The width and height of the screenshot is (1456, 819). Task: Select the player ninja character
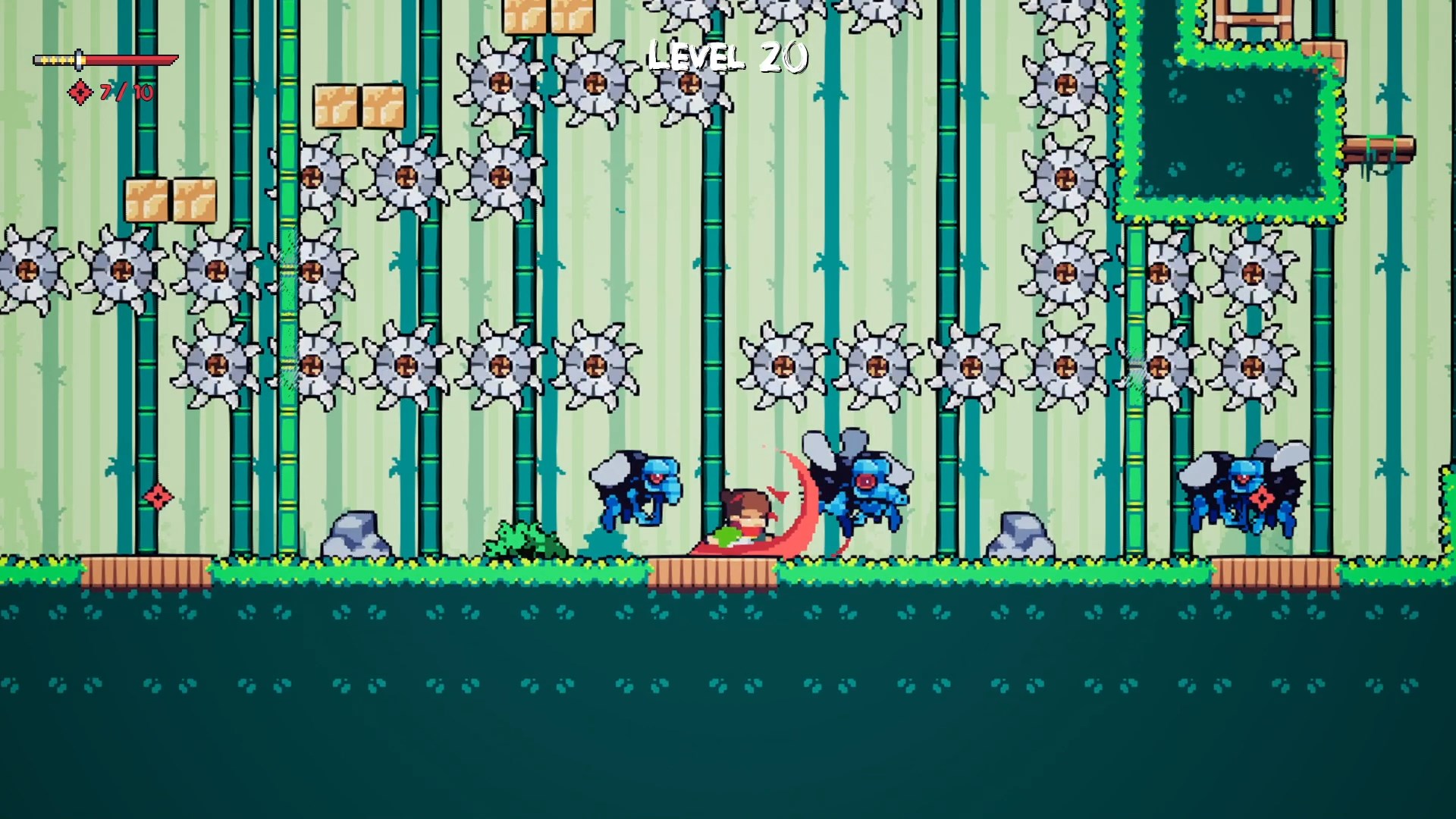(747, 516)
